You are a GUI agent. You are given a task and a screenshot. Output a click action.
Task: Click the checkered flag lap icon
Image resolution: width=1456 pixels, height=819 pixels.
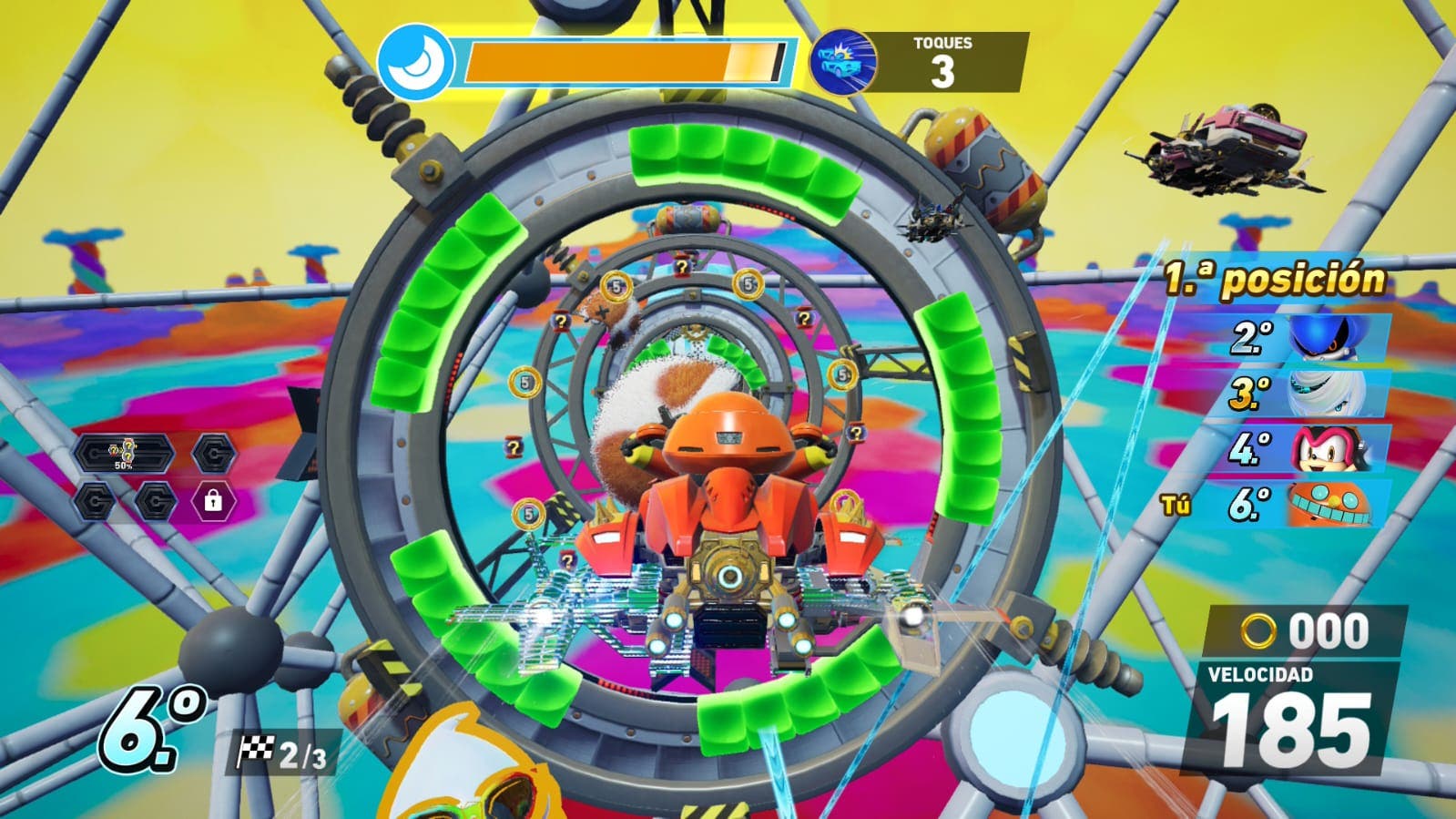(259, 752)
